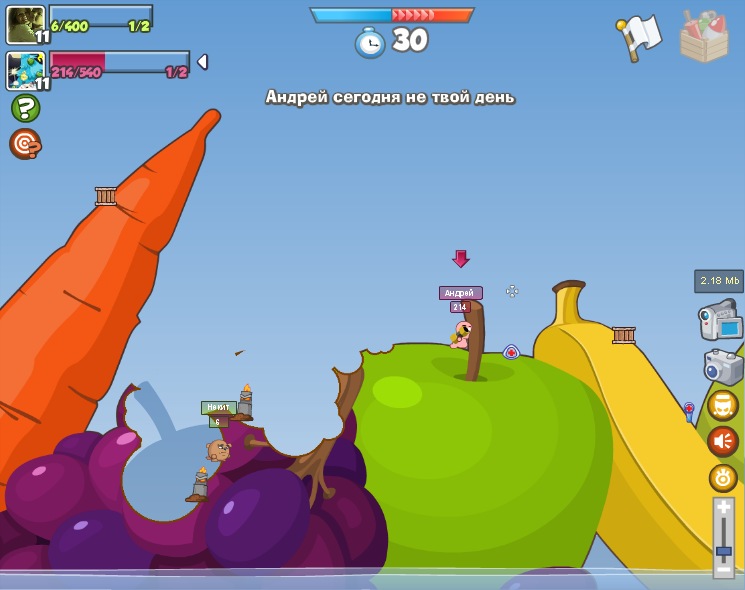This screenshot has width=745, height=590.
Task: Click the yellow eye view button
Action: click(x=723, y=478)
